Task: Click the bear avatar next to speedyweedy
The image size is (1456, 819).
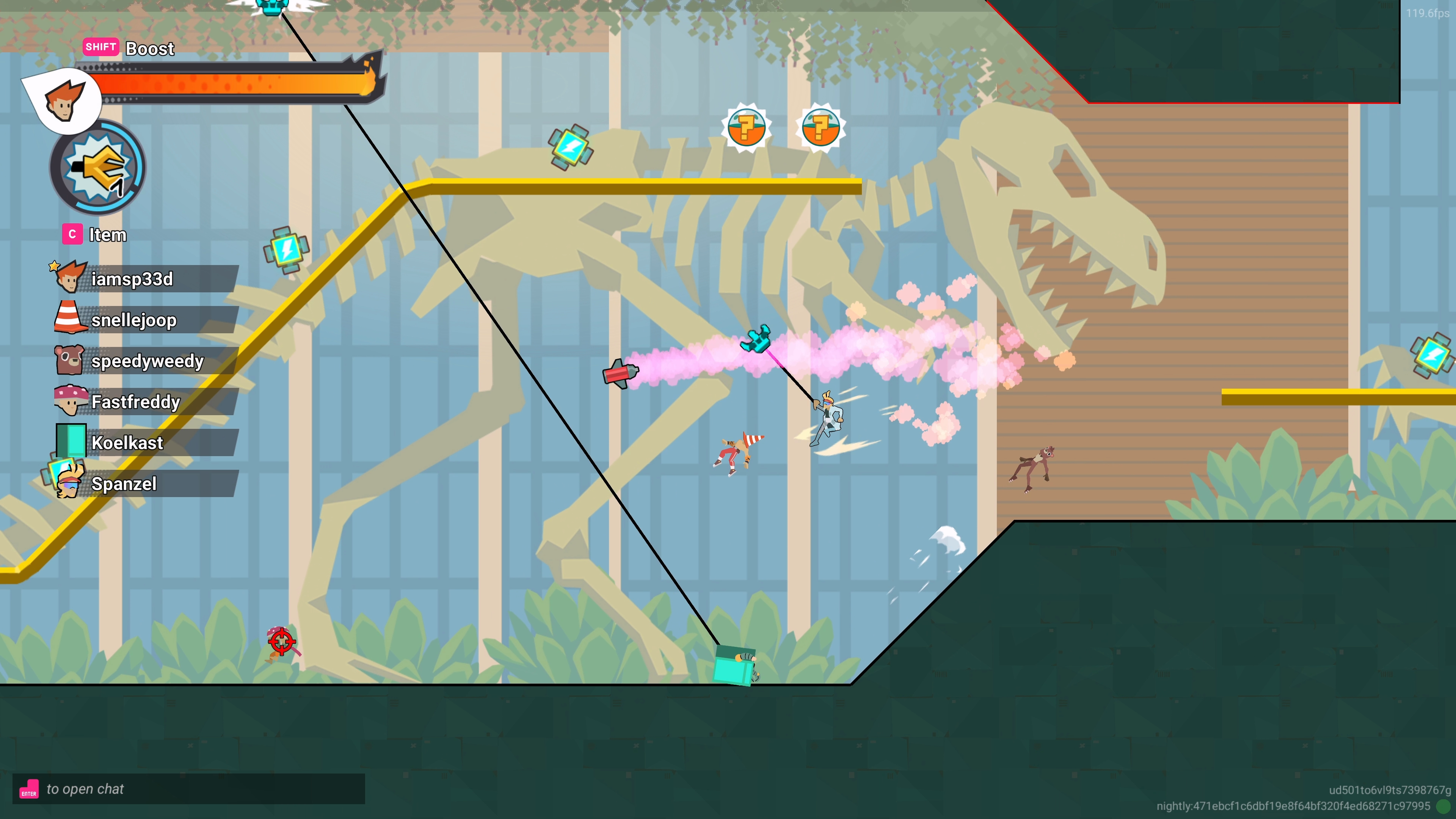Action: tap(68, 360)
